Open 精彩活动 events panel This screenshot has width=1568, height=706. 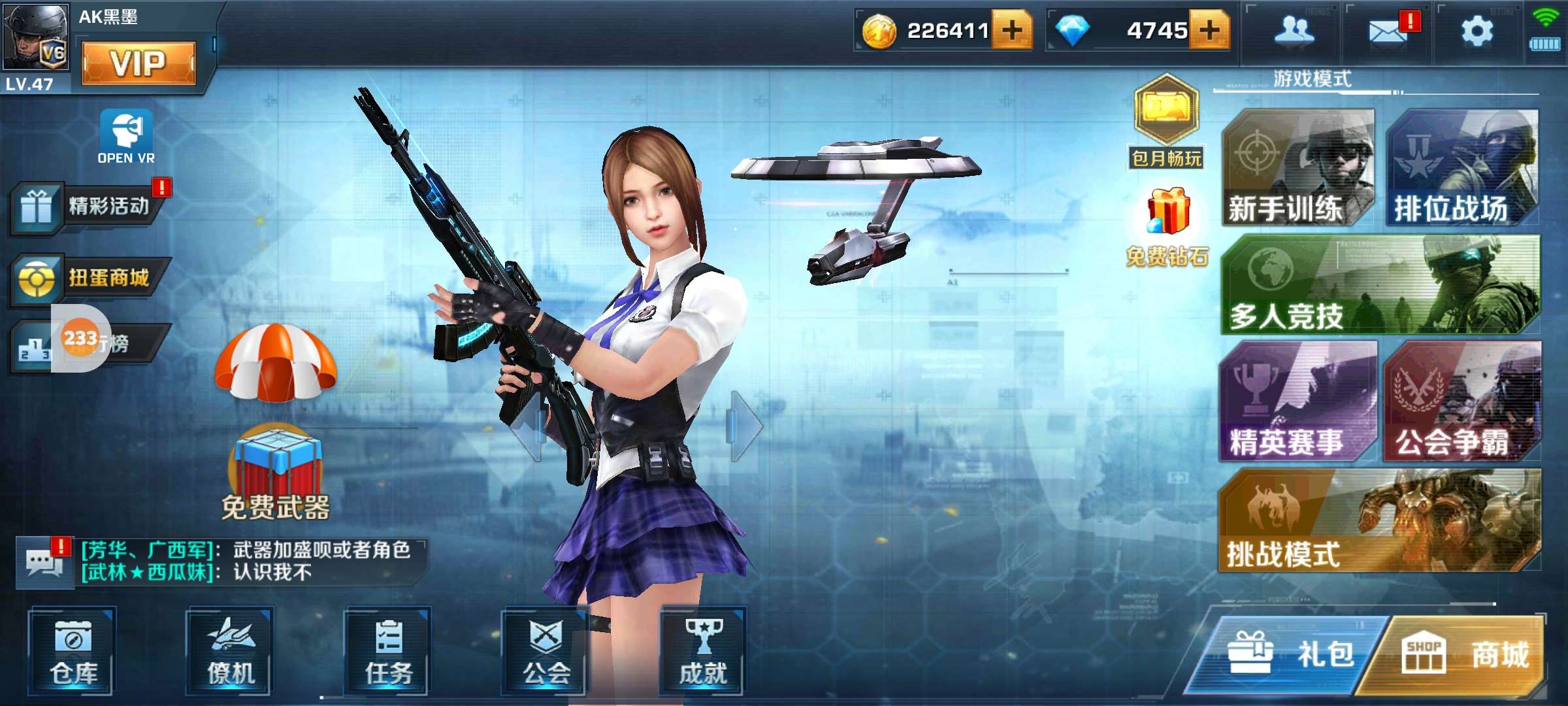(88, 207)
